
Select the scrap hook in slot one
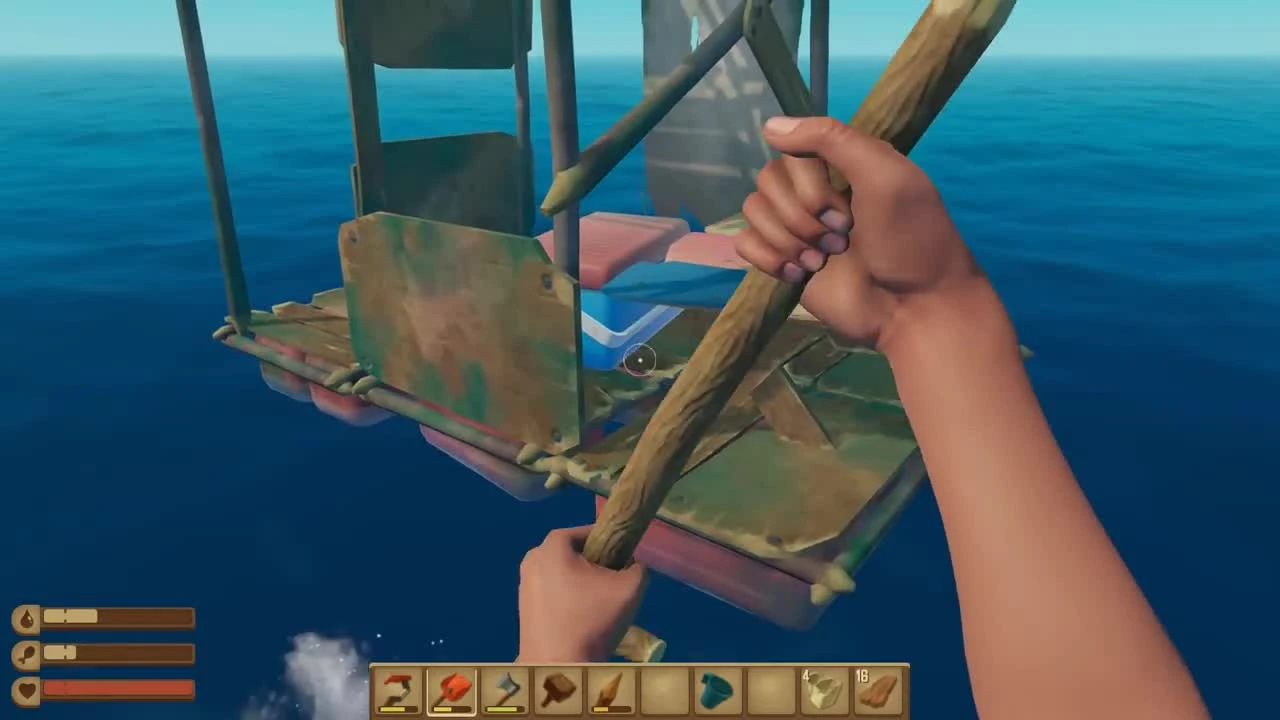pos(396,690)
